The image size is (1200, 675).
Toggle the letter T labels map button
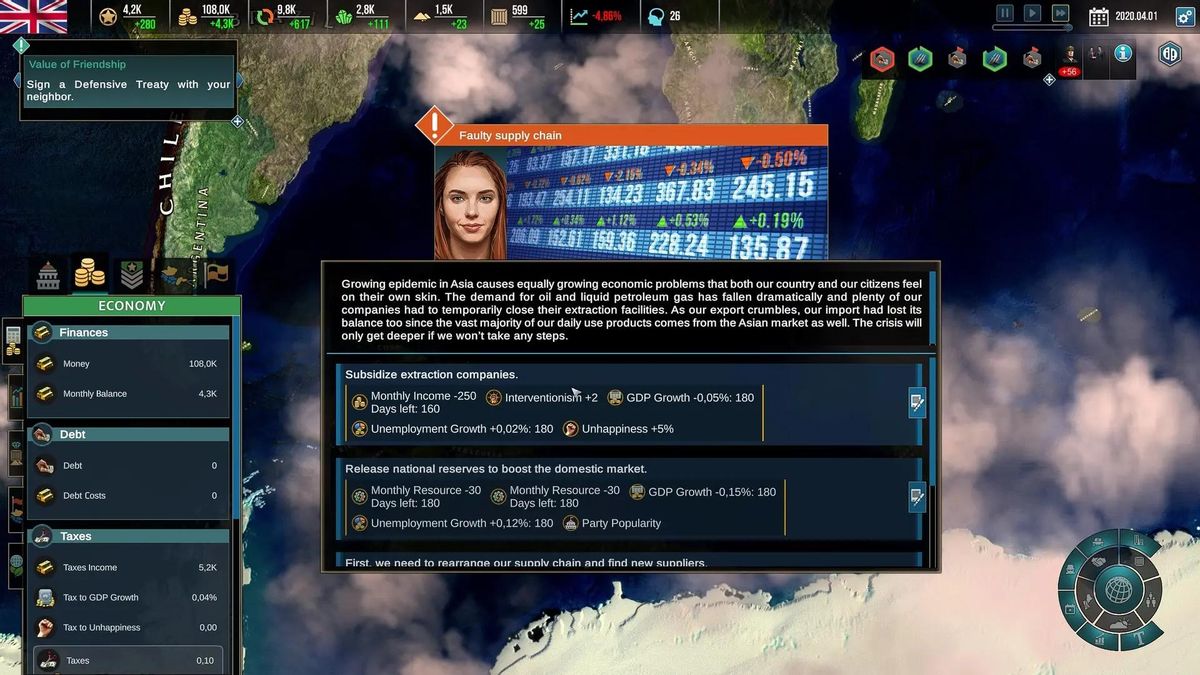1141,635
